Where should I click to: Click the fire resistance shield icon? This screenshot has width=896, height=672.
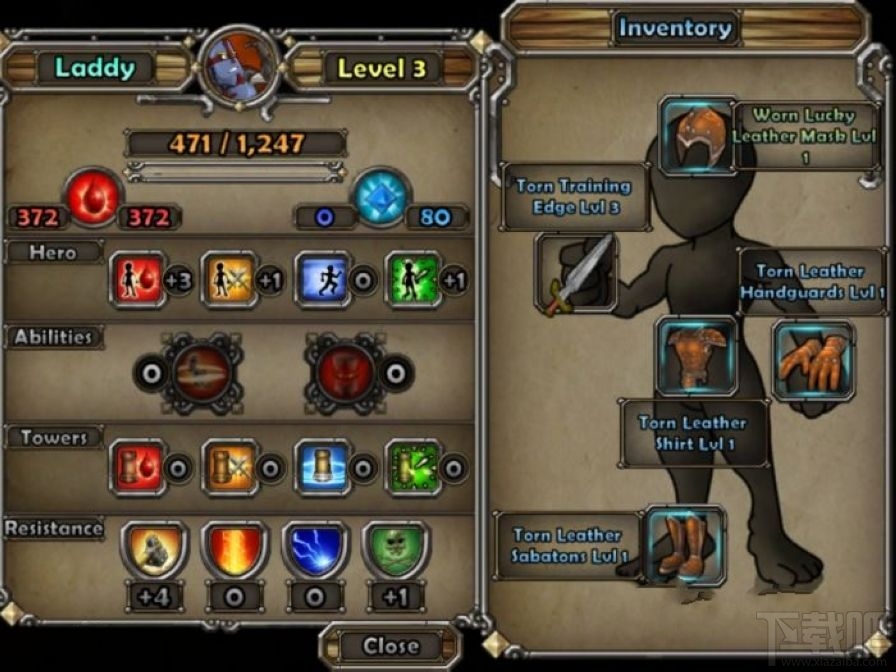234,551
